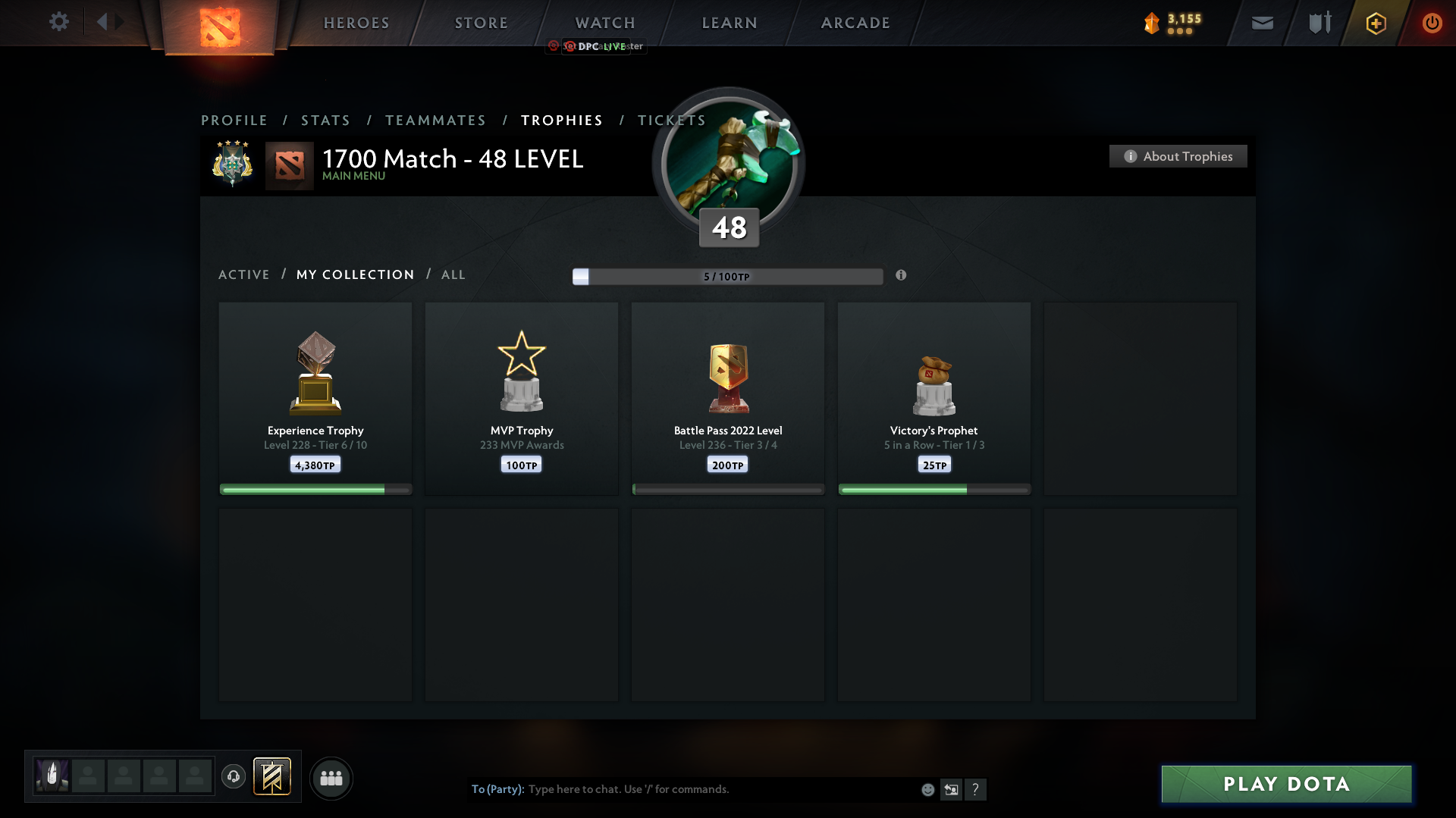Click the trophy points info icon
1456x818 pixels.
[x=902, y=276]
